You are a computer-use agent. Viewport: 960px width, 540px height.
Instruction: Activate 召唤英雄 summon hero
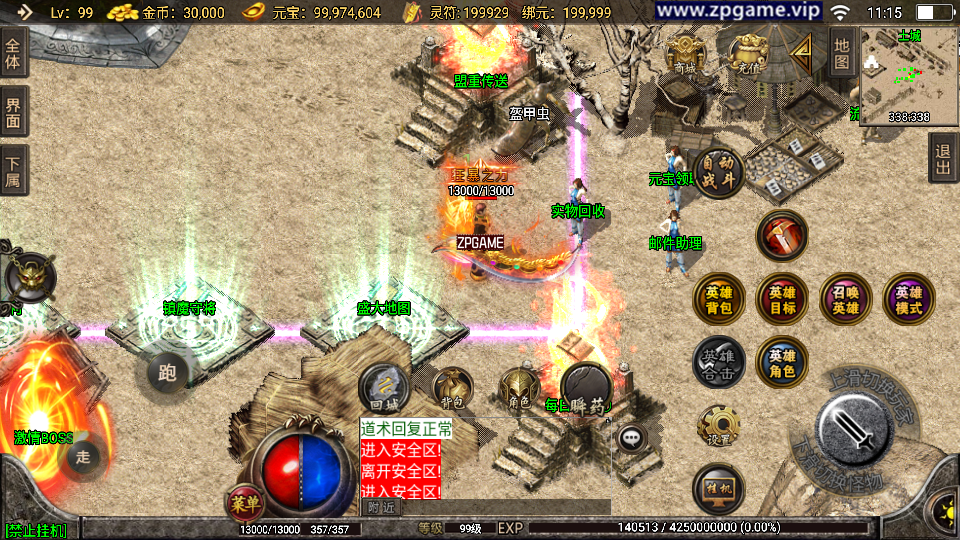[x=846, y=300]
